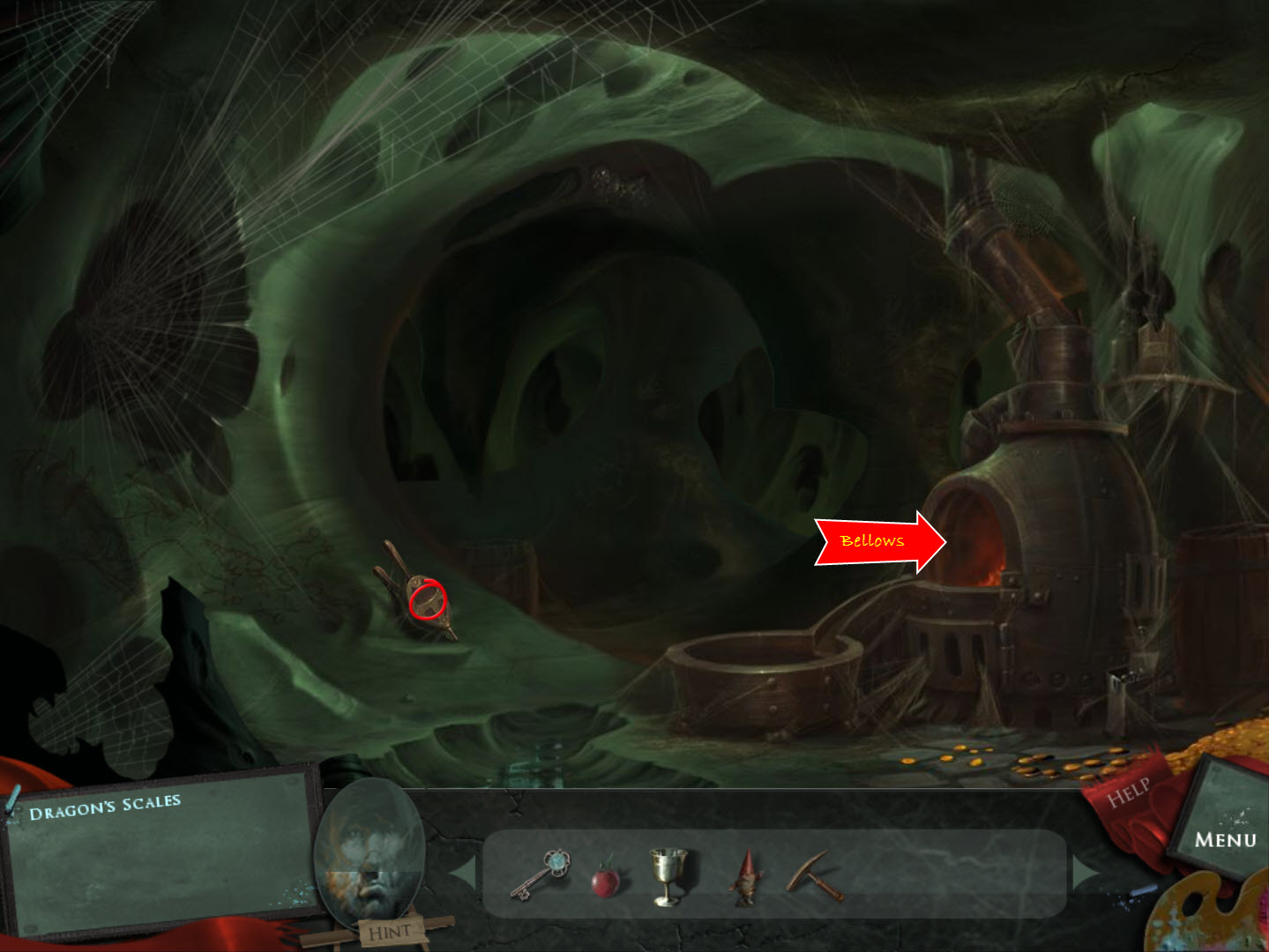Click the circled bellows on the cave slope
The height and width of the screenshot is (952, 1269).
click(428, 601)
